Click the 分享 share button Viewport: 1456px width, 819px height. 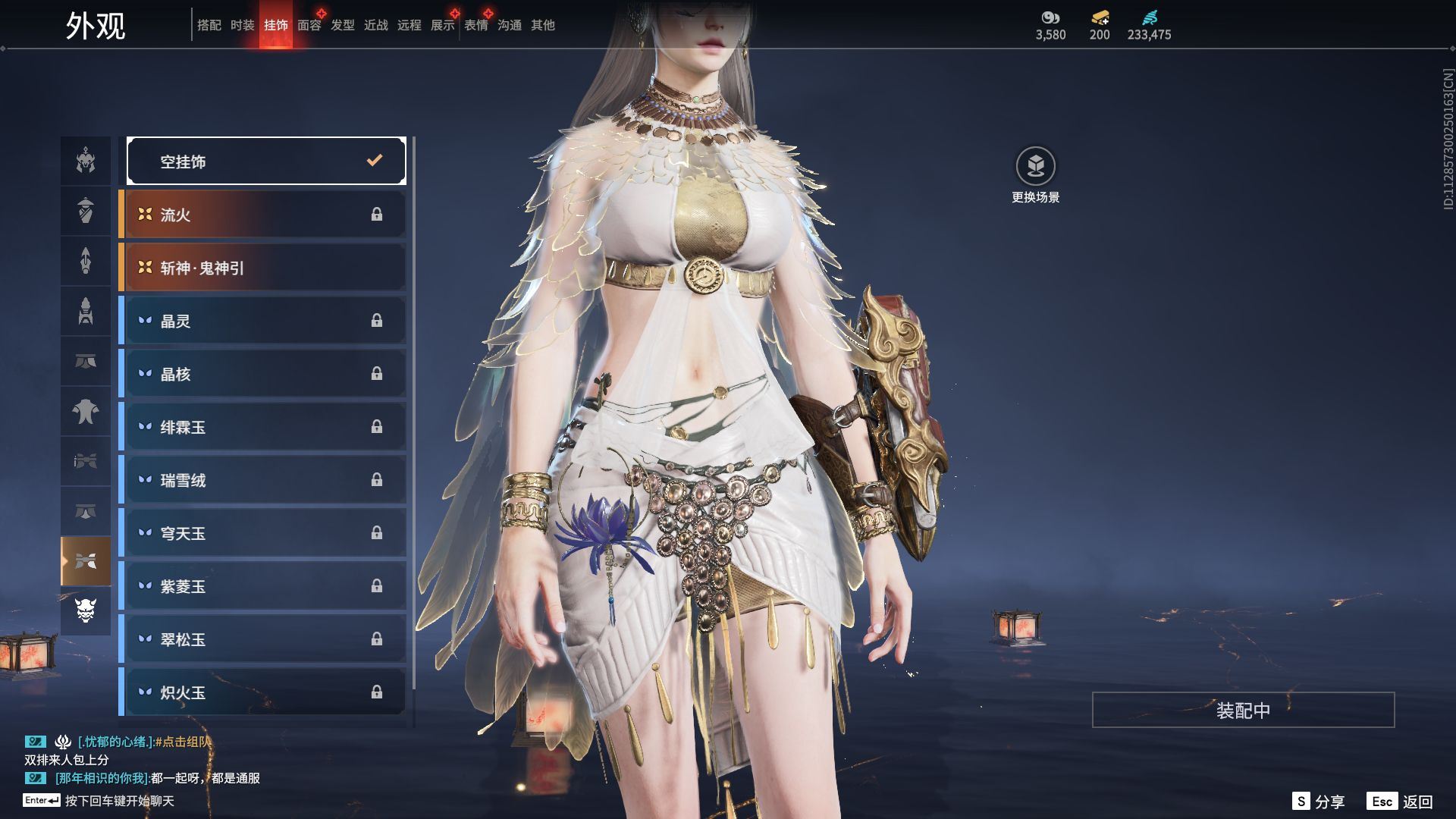pyautogui.click(x=1319, y=802)
